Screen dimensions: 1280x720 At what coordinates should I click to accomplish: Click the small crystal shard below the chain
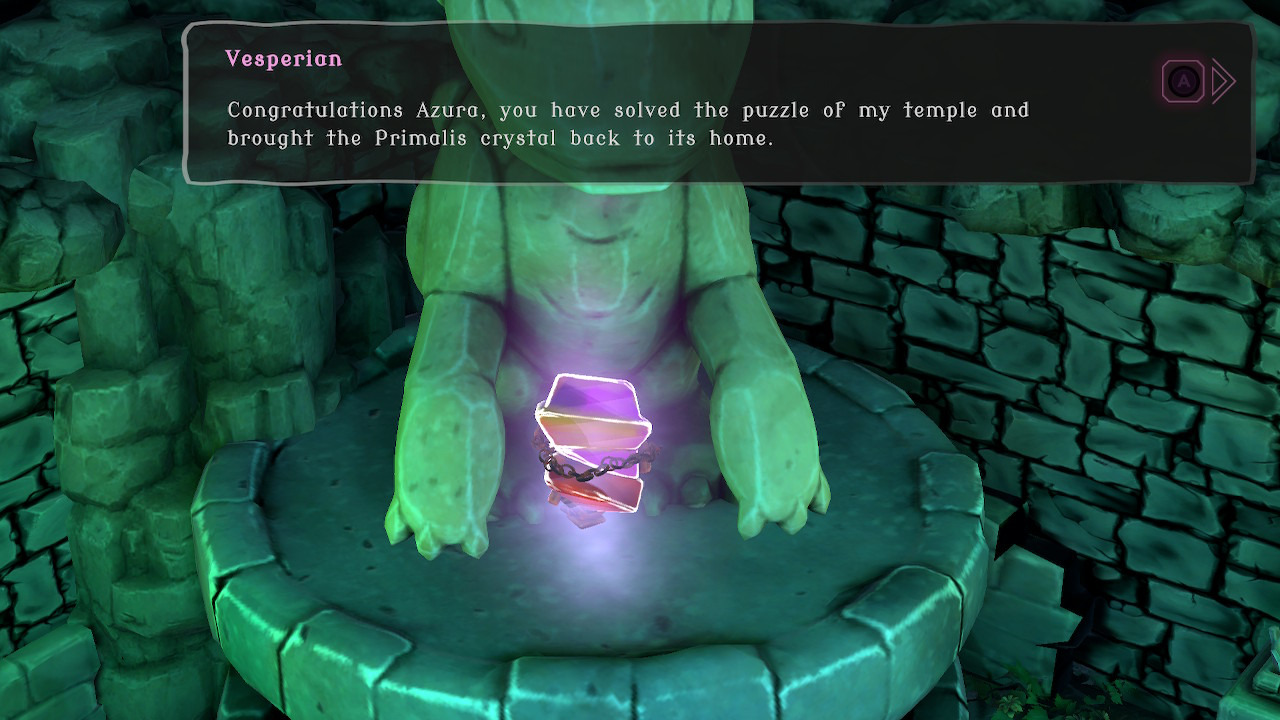pyautogui.click(x=575, y=515)
